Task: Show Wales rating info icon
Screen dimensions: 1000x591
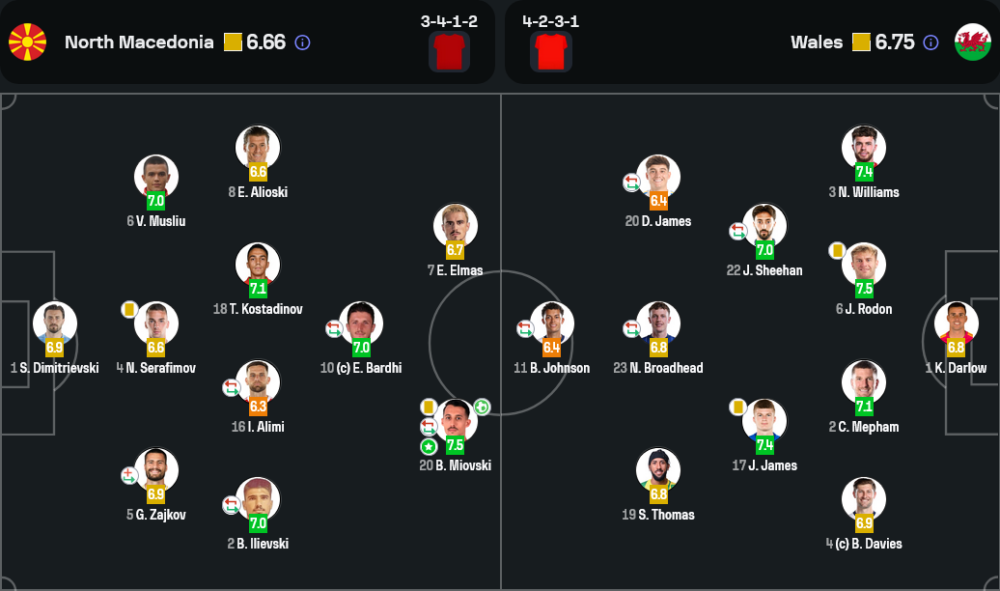Action: pos(931,43)
